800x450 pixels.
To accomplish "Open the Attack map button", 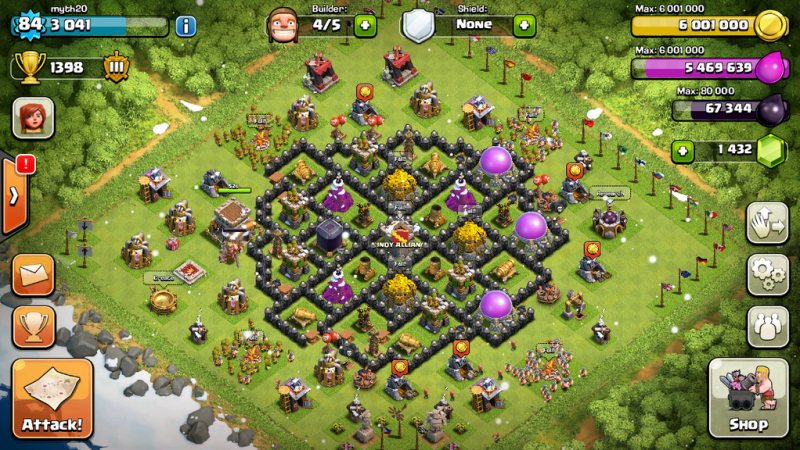I will (x=52, y=400).
